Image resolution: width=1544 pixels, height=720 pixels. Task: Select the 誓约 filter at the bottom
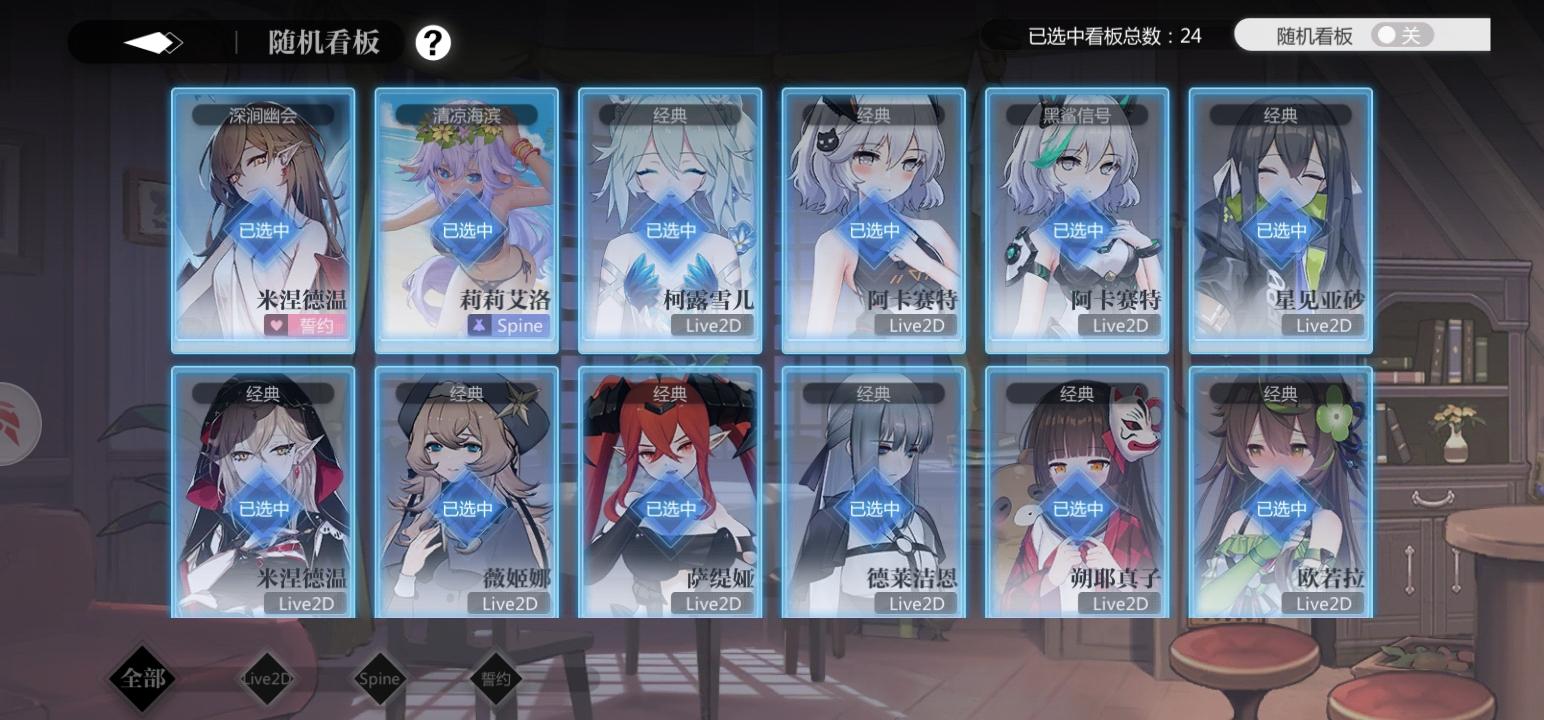(x=494, y=678)
